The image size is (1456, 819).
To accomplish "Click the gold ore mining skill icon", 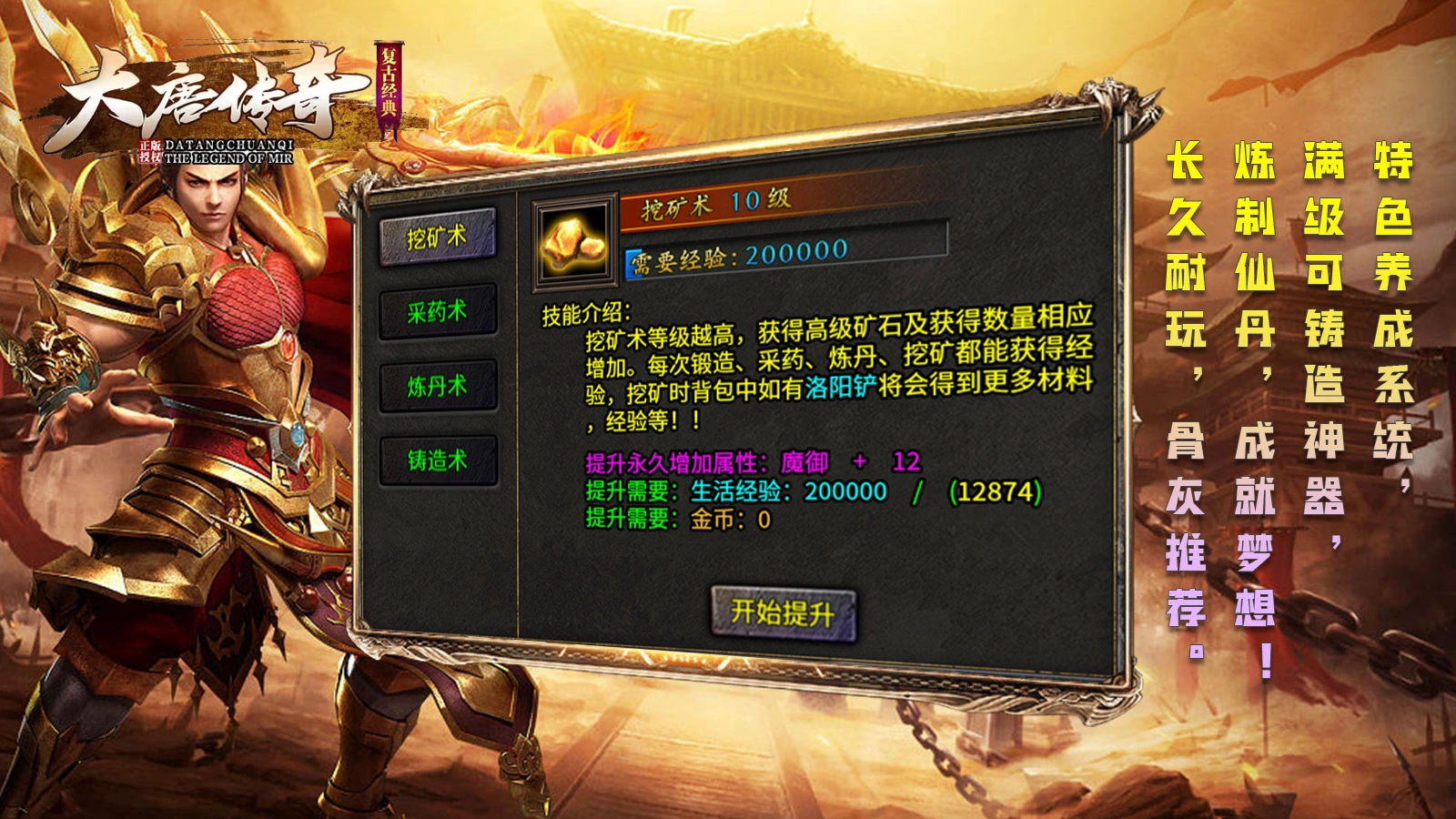I will click(x=571, y=241).
